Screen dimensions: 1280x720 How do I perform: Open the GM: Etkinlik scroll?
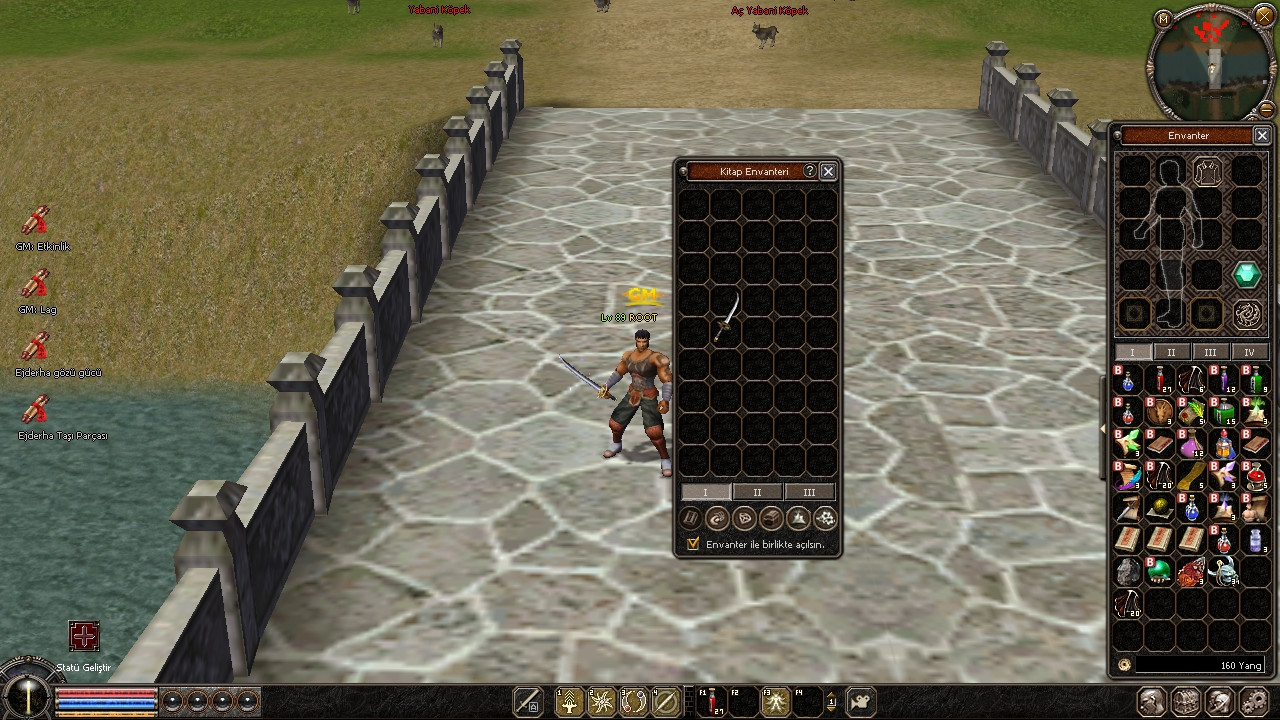tap(36, 221)
